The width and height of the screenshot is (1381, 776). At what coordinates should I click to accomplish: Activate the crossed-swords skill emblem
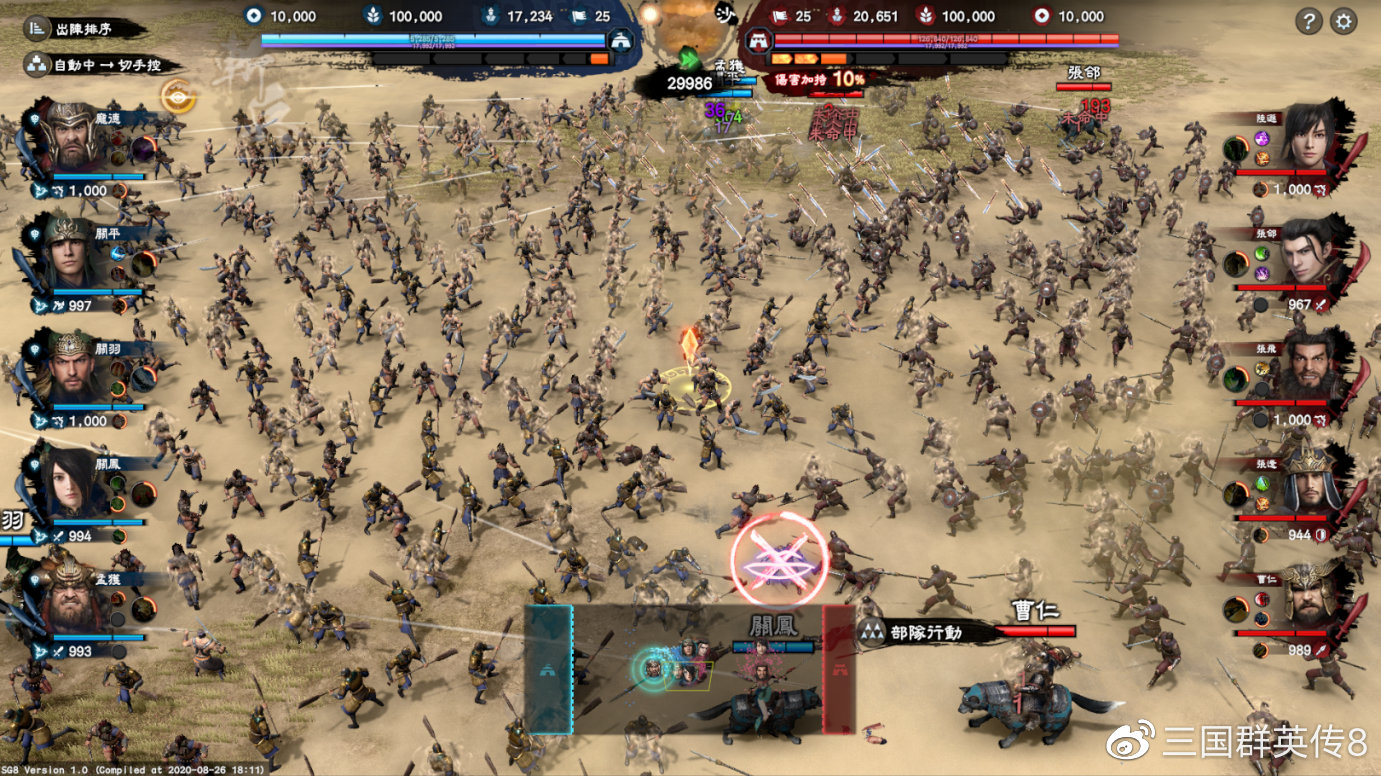(779, 559)
